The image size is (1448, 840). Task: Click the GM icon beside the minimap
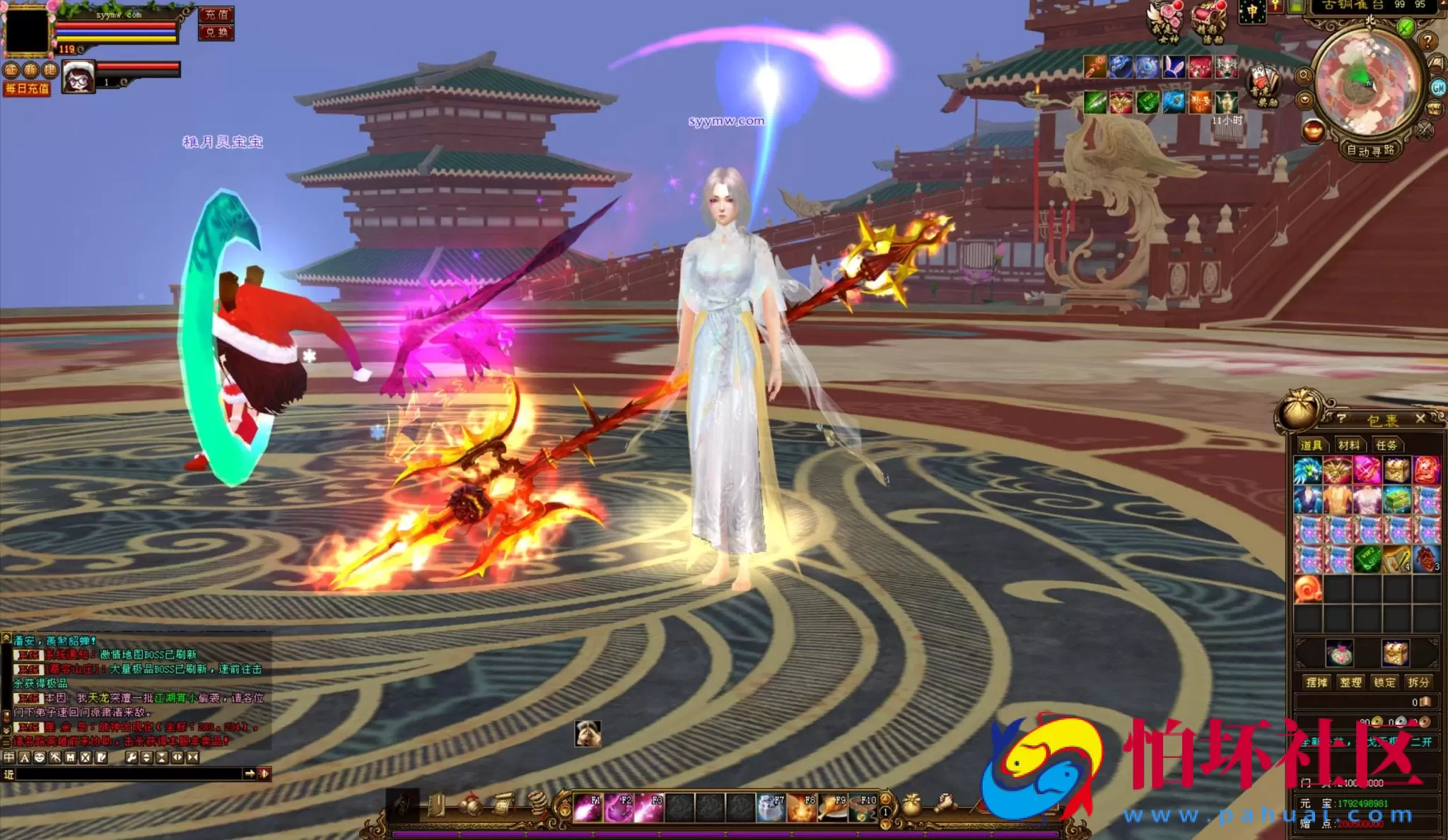click(x=1438, y=87)
